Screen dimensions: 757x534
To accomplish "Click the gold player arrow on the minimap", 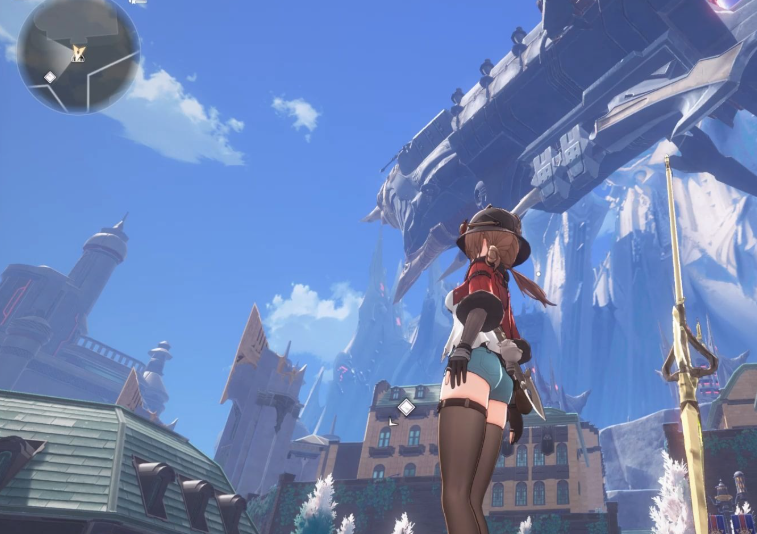I will (79, 53).
